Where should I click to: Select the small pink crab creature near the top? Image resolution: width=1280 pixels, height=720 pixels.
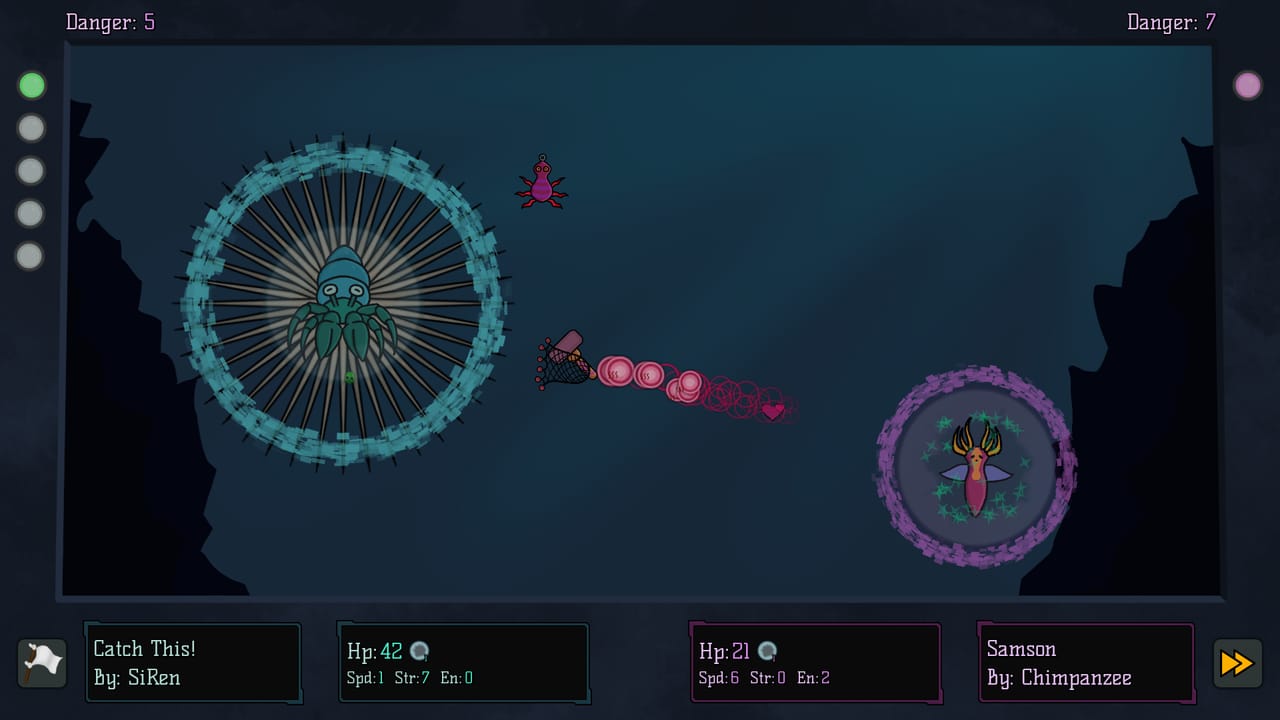tap(542, 185)
